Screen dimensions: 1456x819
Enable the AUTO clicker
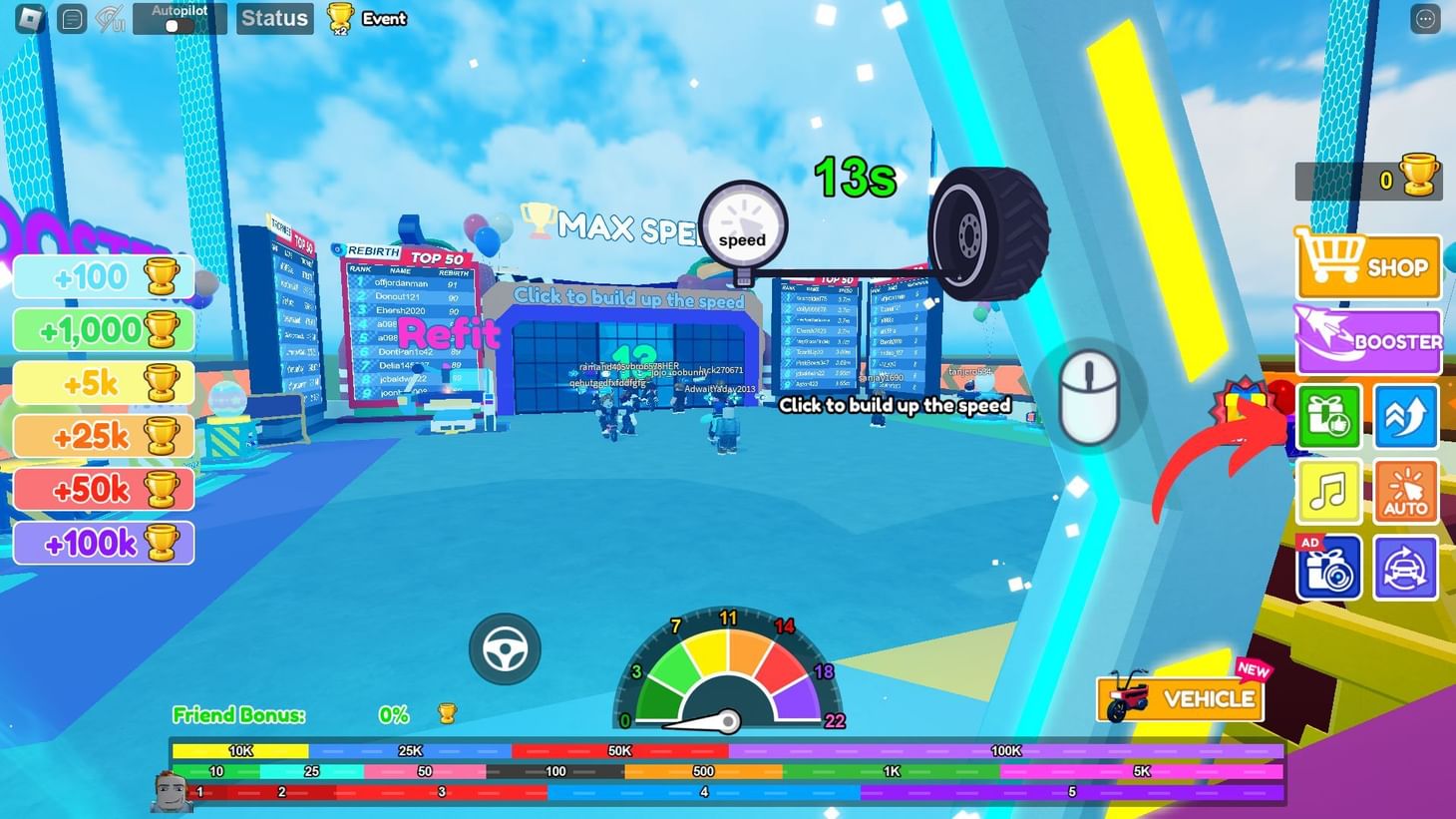pyautogui.click(x=1405, y=491)
